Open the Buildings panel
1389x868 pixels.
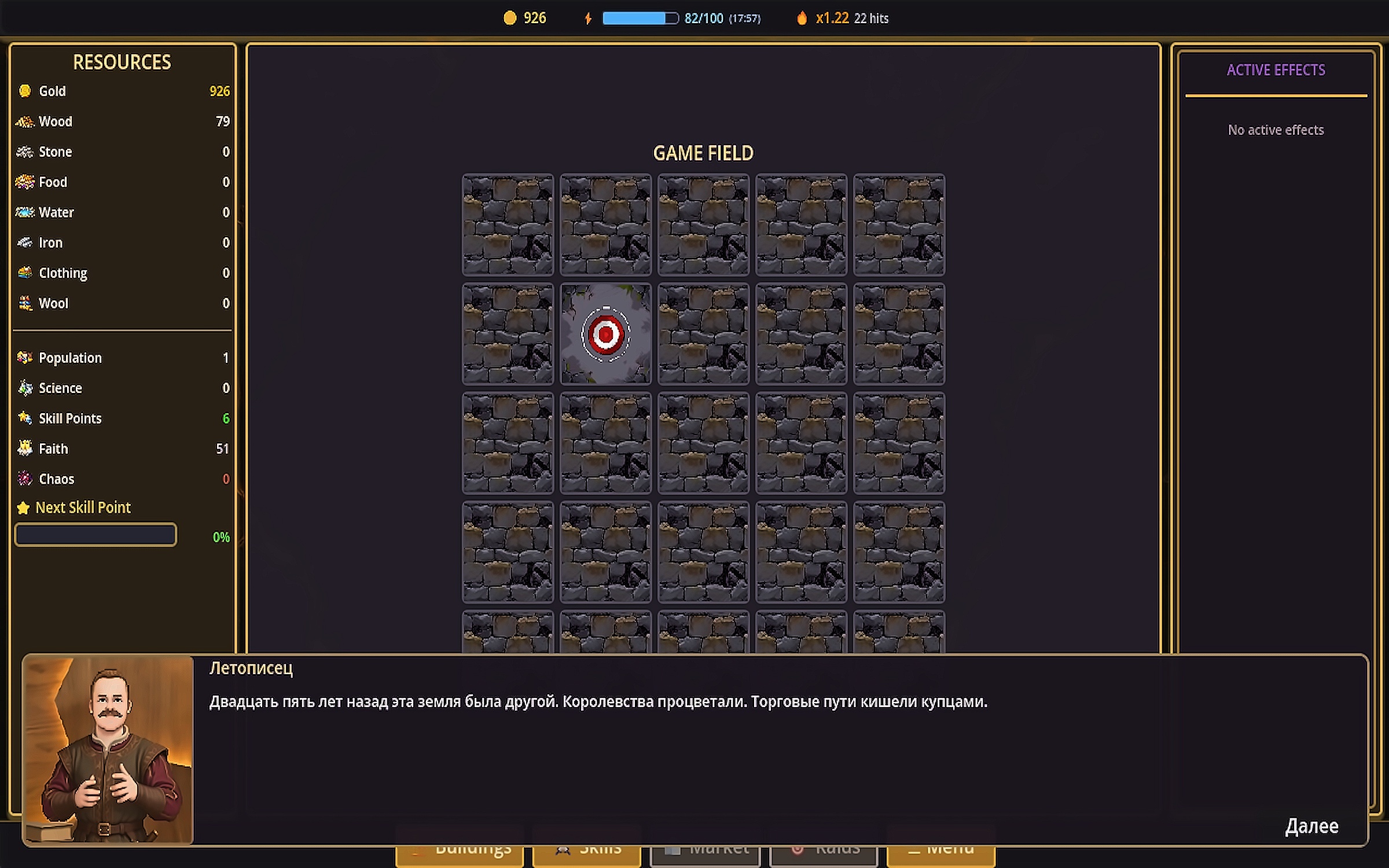point(460,857)
